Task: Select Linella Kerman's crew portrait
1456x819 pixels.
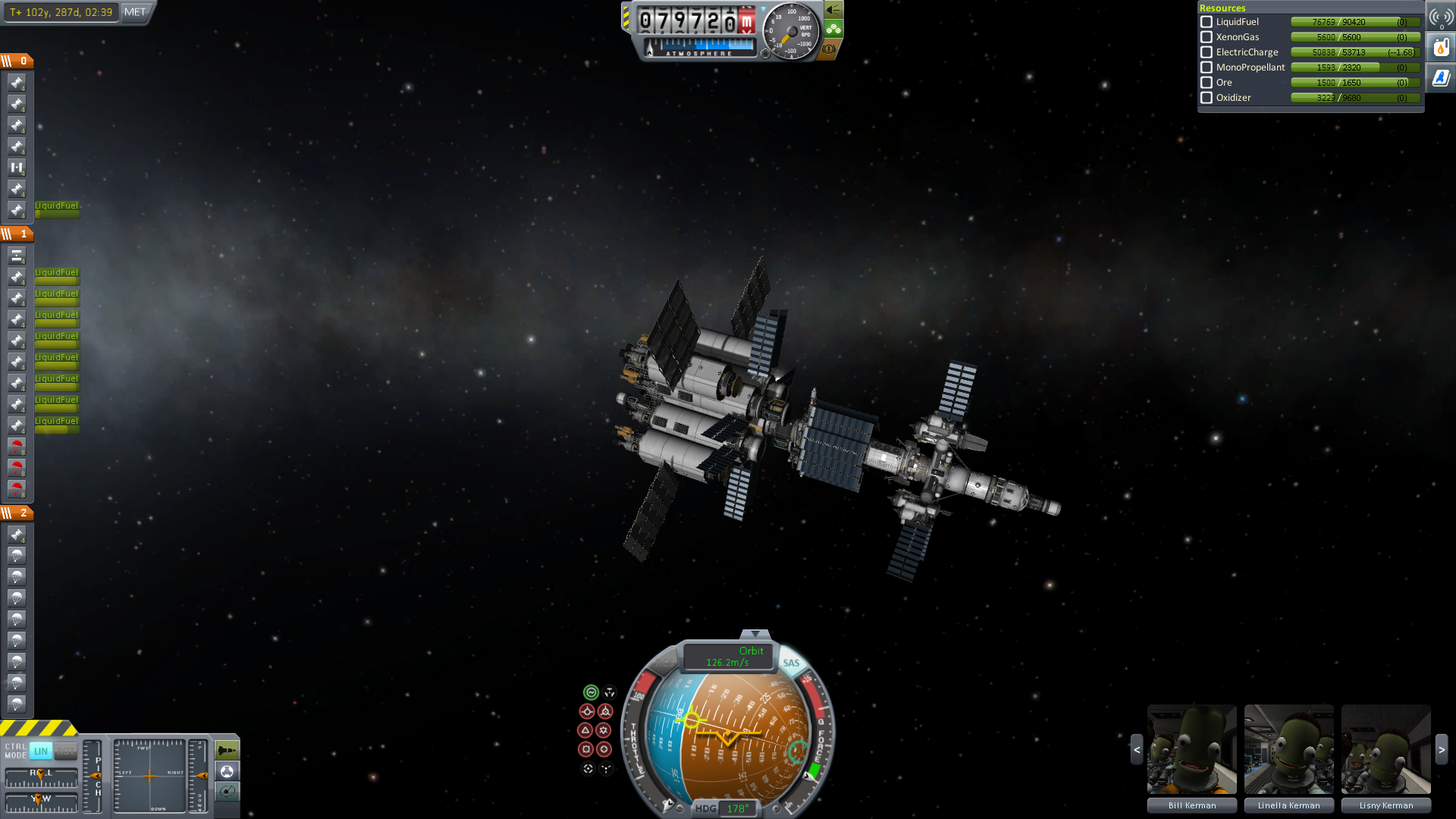Action: [x=1288, y=749]
